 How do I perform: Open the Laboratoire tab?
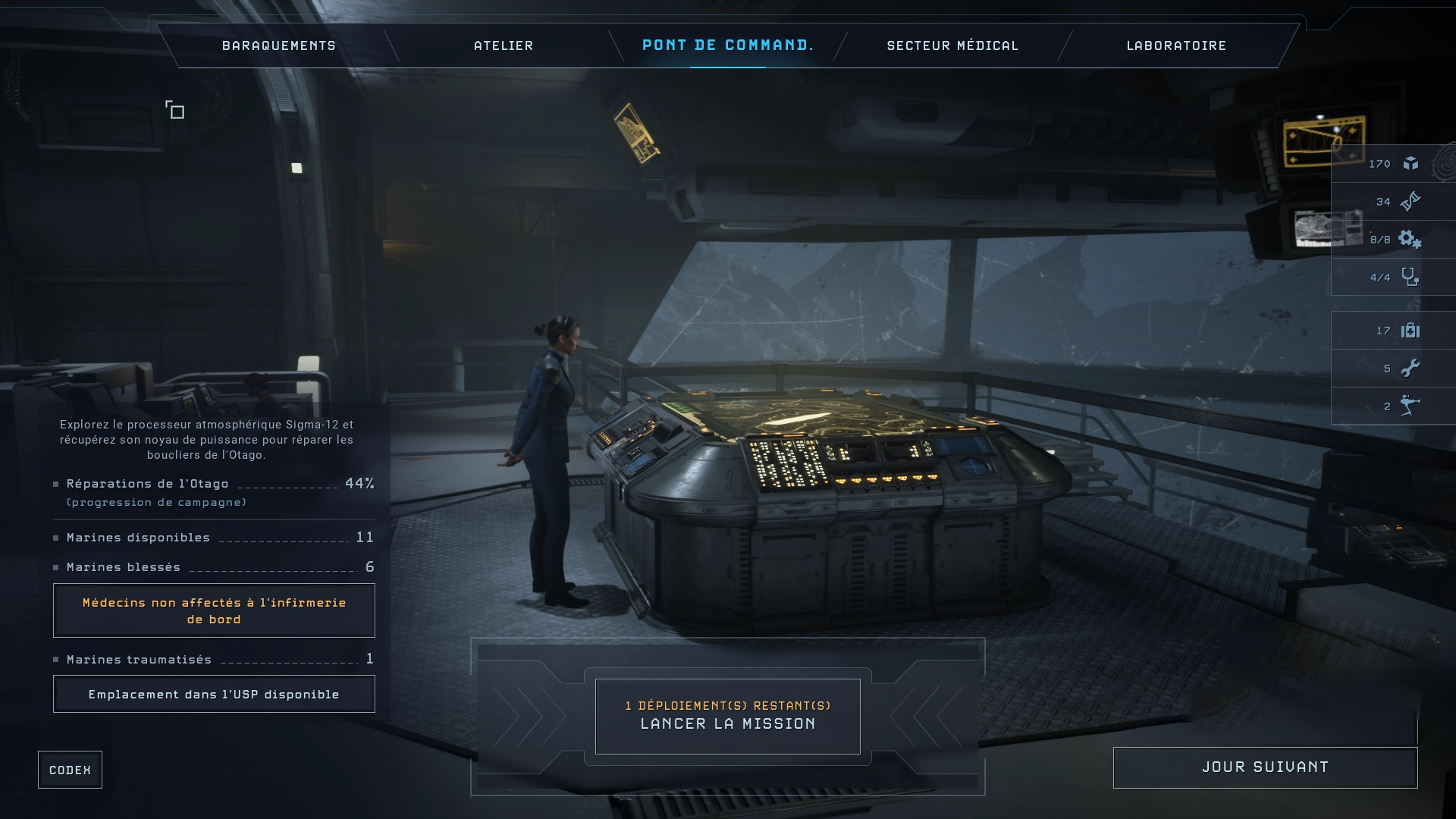pyautogui.click(x=1175, y=45)
